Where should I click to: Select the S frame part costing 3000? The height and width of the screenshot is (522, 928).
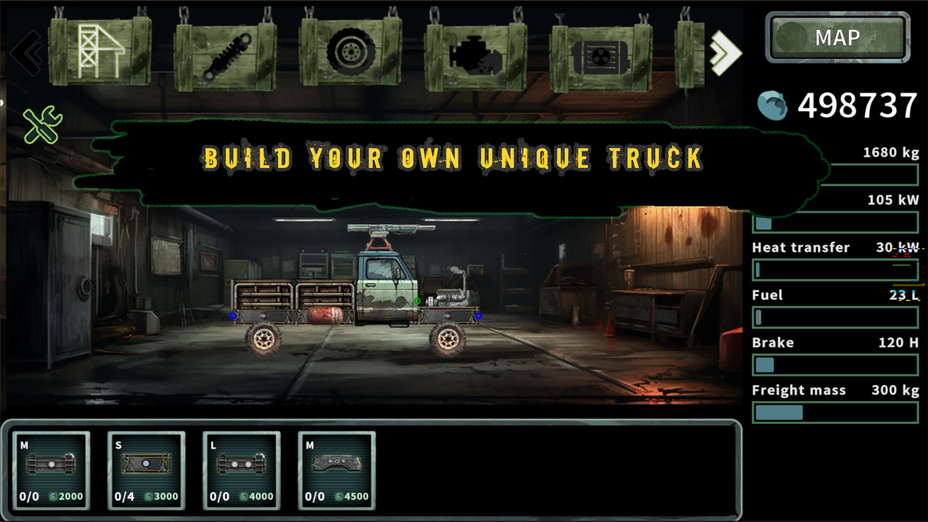146,469
